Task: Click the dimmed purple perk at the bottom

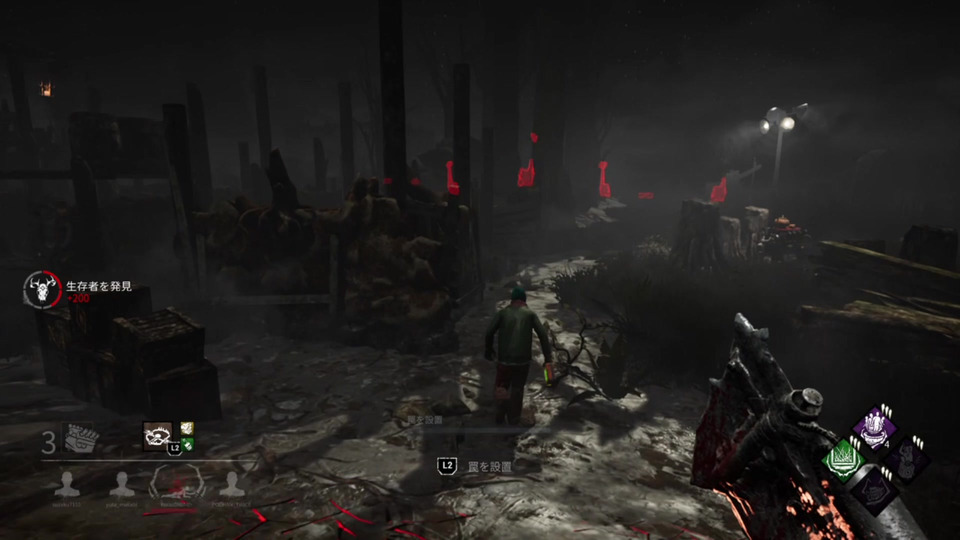Action: pos(875,491)
